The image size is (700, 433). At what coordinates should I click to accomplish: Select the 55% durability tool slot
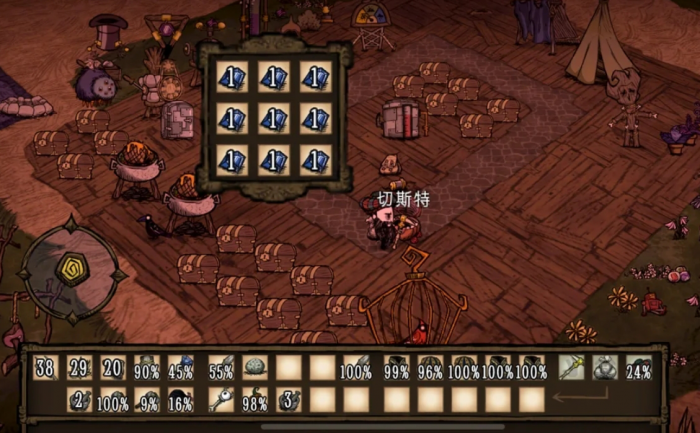(x=221, y=368)
